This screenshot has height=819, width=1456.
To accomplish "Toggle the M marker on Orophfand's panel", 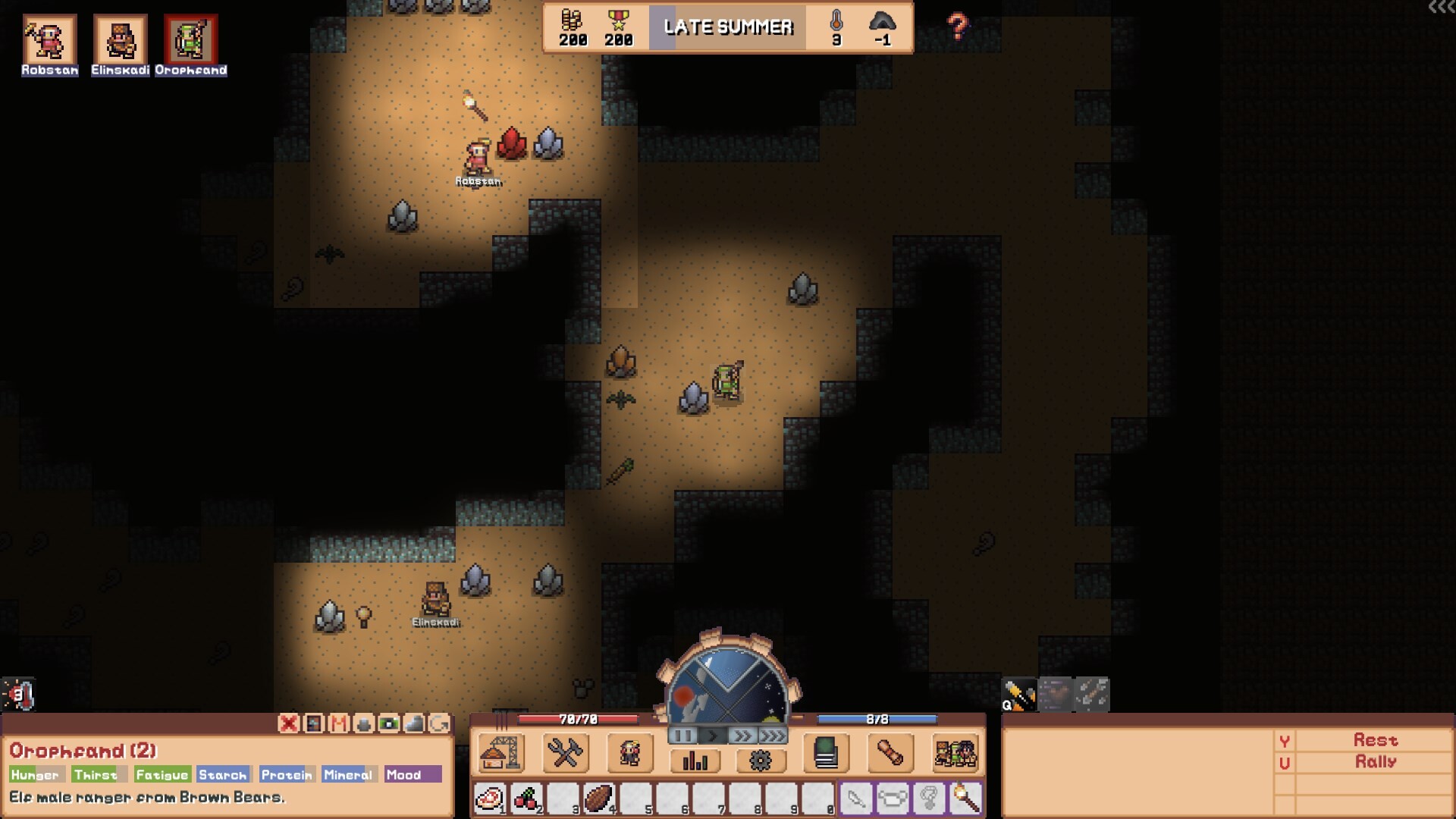I will [339, 724].
